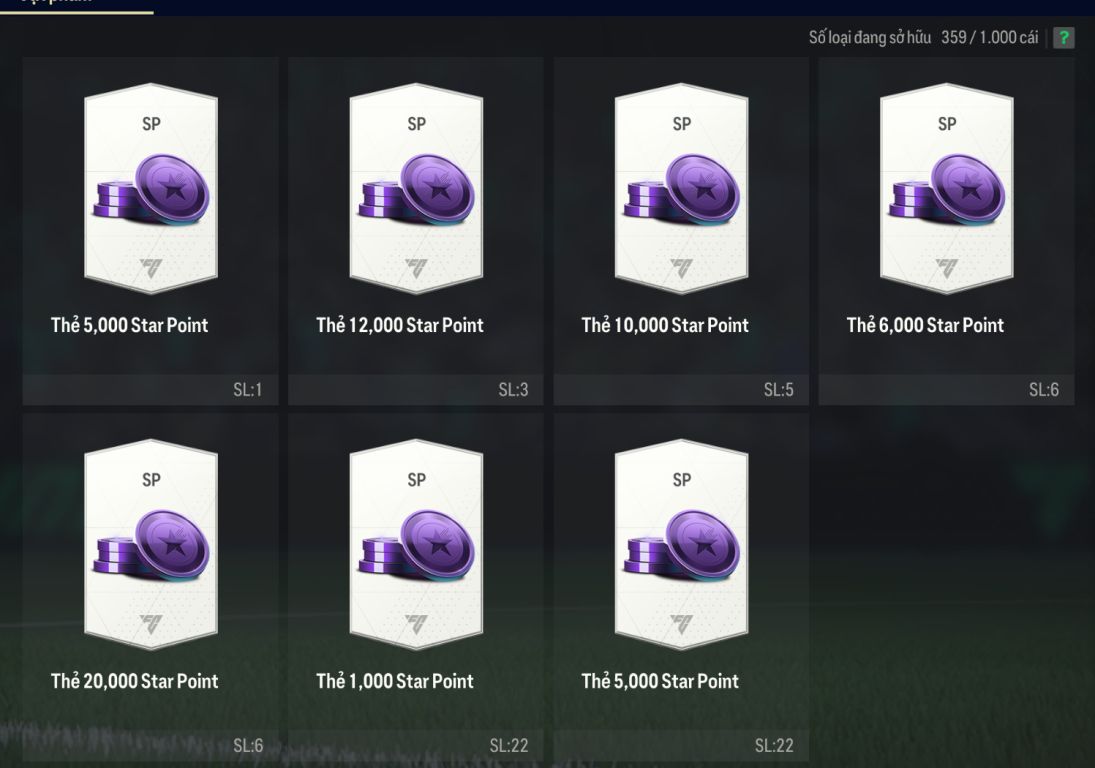Open the 20,000 Star Point card
1095x768 pixels.
[150, 546]
